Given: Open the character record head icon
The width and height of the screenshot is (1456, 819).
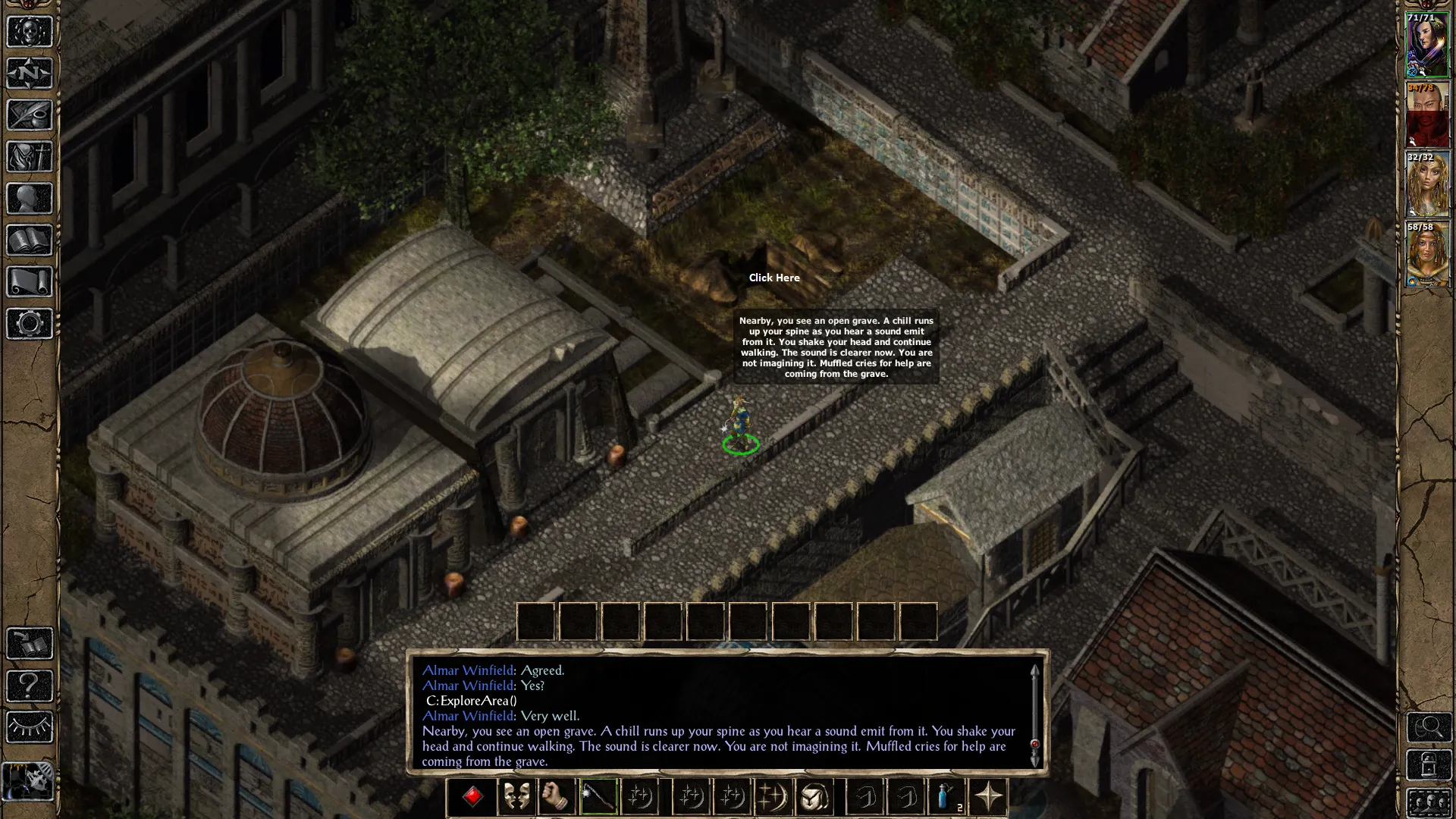Looking at the screenshot, I should point(30,199).
